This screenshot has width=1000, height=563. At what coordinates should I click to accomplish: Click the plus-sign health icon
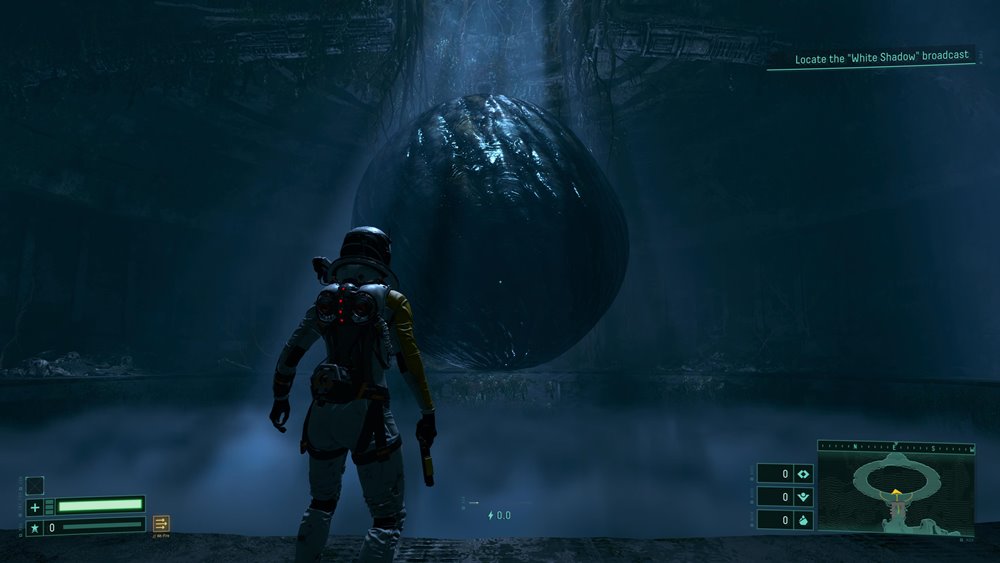(x=34, y=506)
